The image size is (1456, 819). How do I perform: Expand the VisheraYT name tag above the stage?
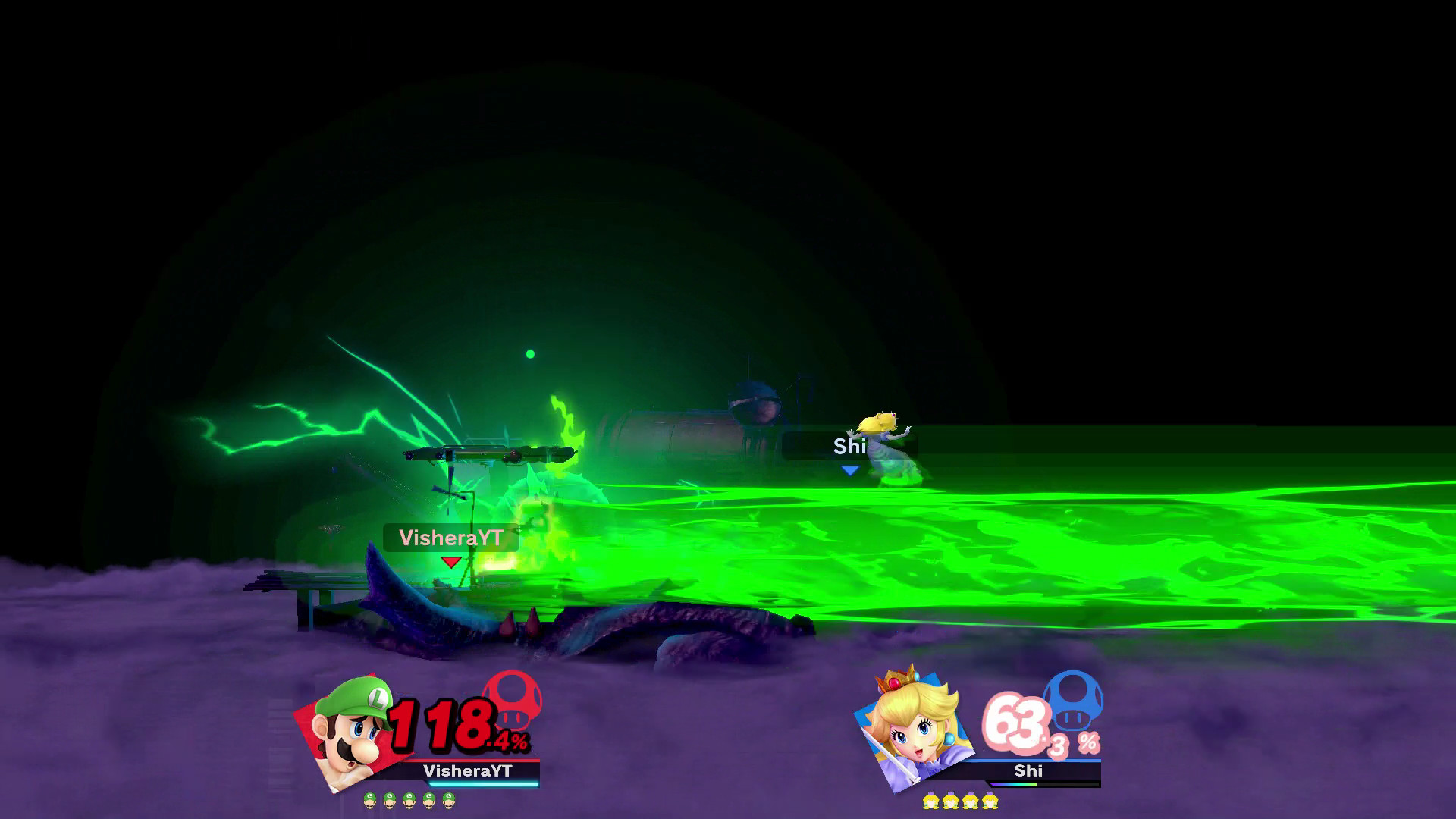tap(450, 538)
